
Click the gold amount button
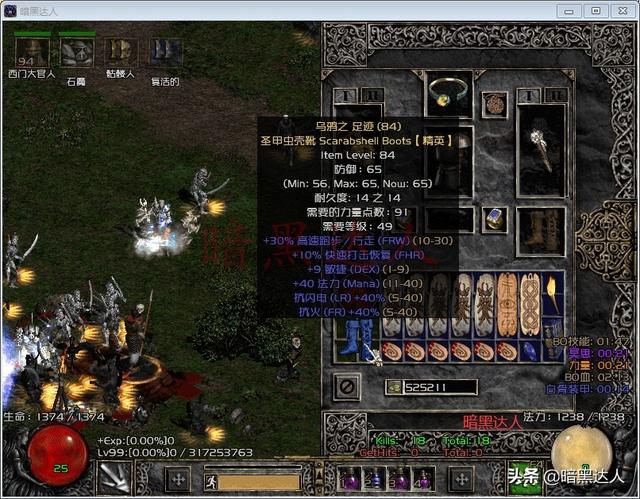pyautogui.click(x=394, y=386)
